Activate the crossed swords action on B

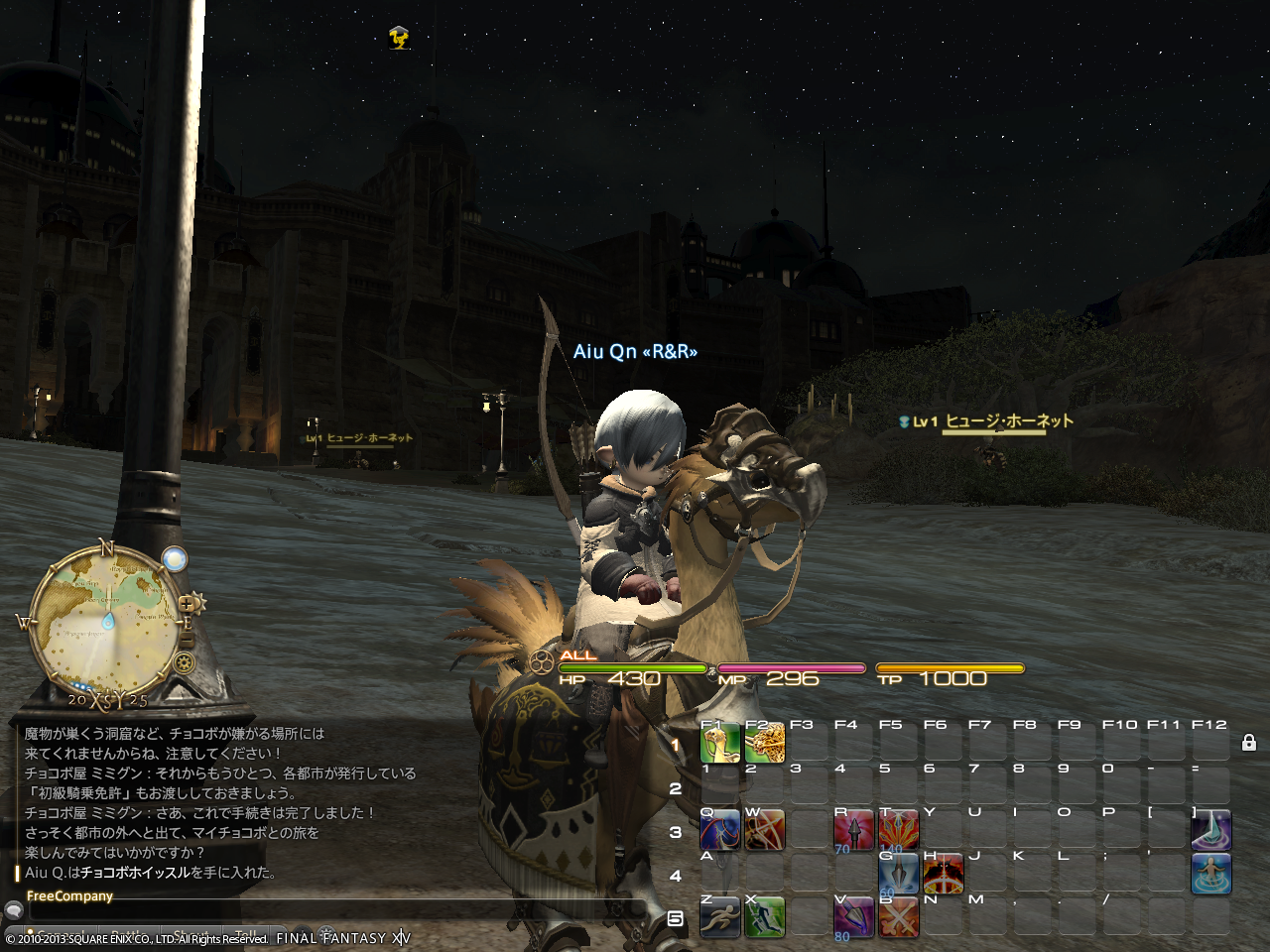pyautogui.click(x=898, y=917)
